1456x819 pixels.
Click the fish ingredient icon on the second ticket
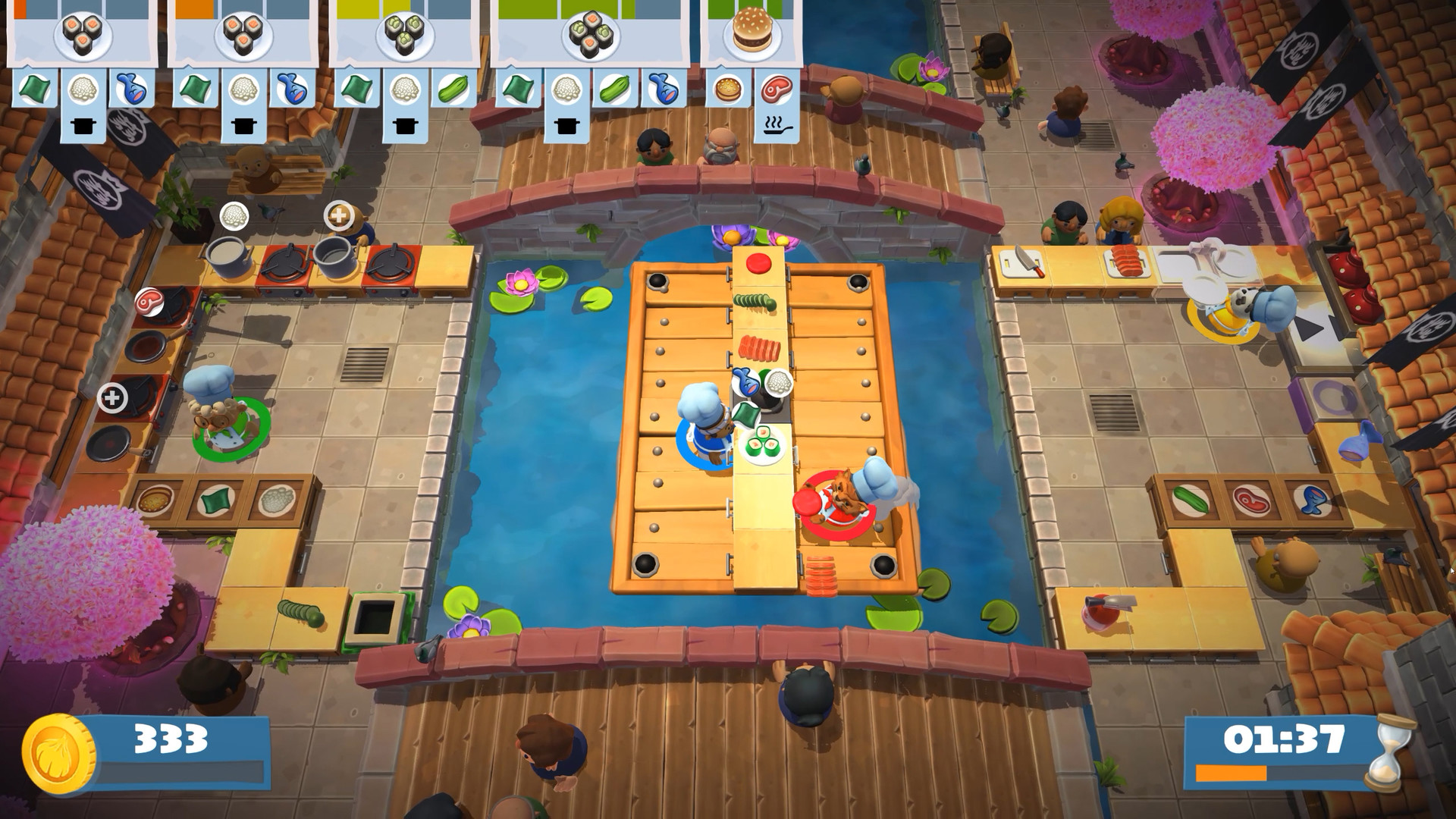[x=292, y=87]
